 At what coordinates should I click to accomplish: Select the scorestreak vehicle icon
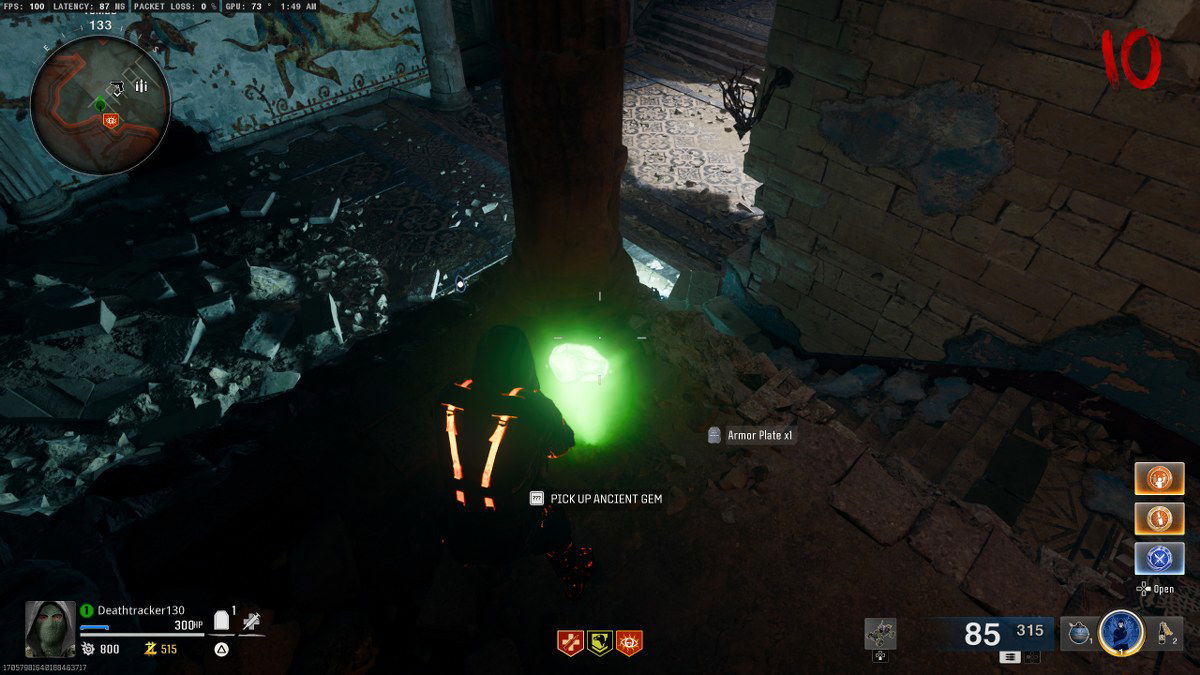click(x=880, y=633)
